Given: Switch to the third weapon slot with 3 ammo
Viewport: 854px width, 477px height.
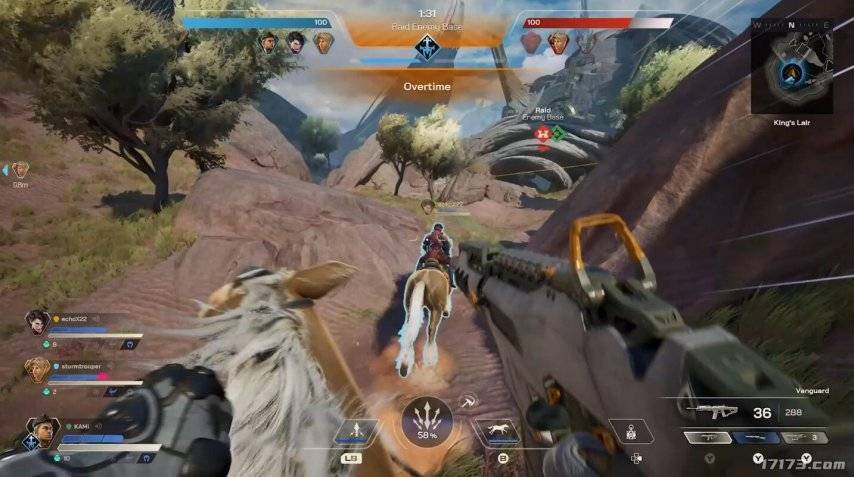Looking at the screenshot, I should [804, 437].
